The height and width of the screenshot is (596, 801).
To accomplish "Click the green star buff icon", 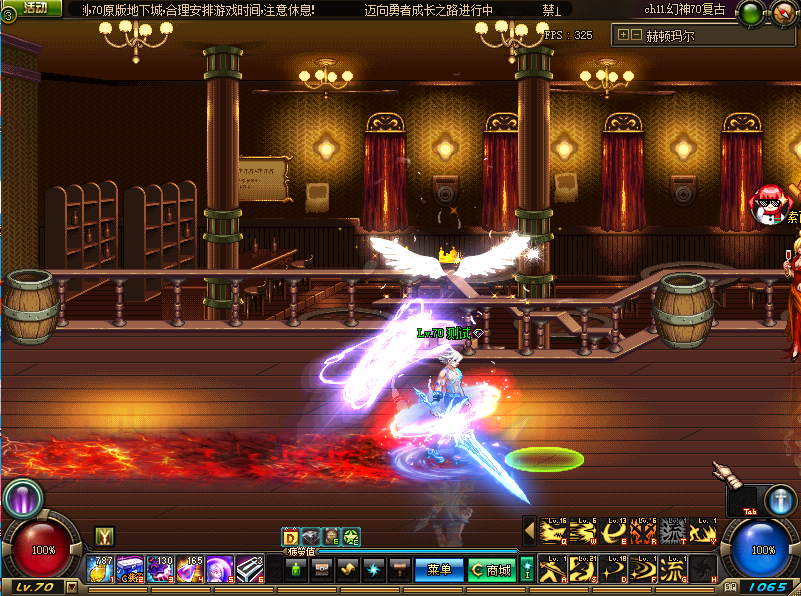I will pyautogui.click(x=351, y=537).
